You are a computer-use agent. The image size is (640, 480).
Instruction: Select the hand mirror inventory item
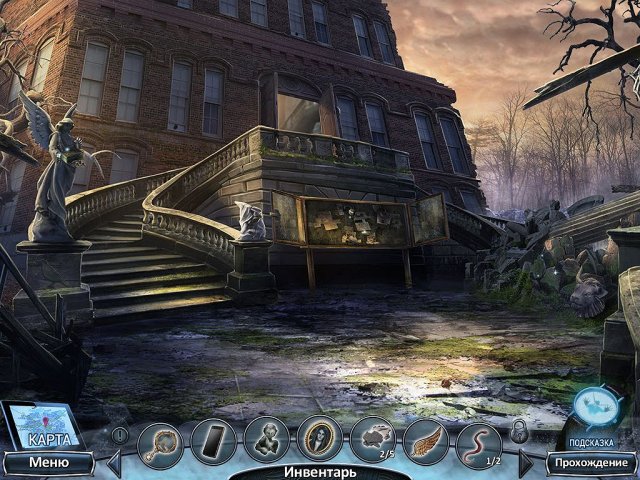pyautogui.click(x=160, y=440)
